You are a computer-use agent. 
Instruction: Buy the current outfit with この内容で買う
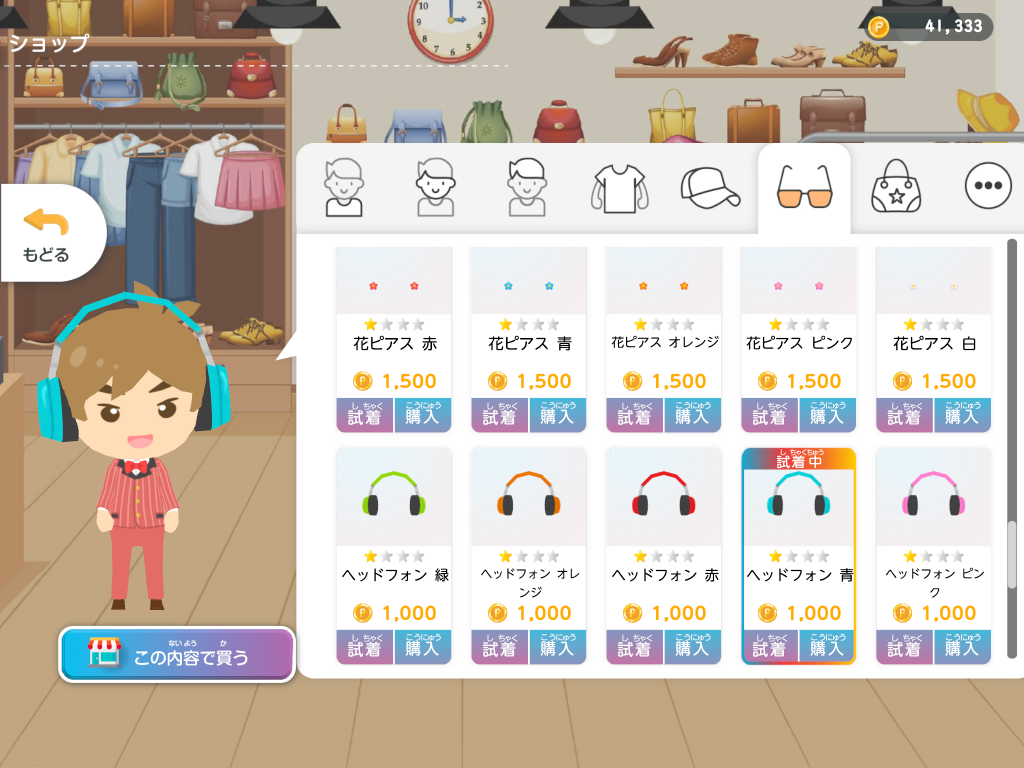[177, 655]
